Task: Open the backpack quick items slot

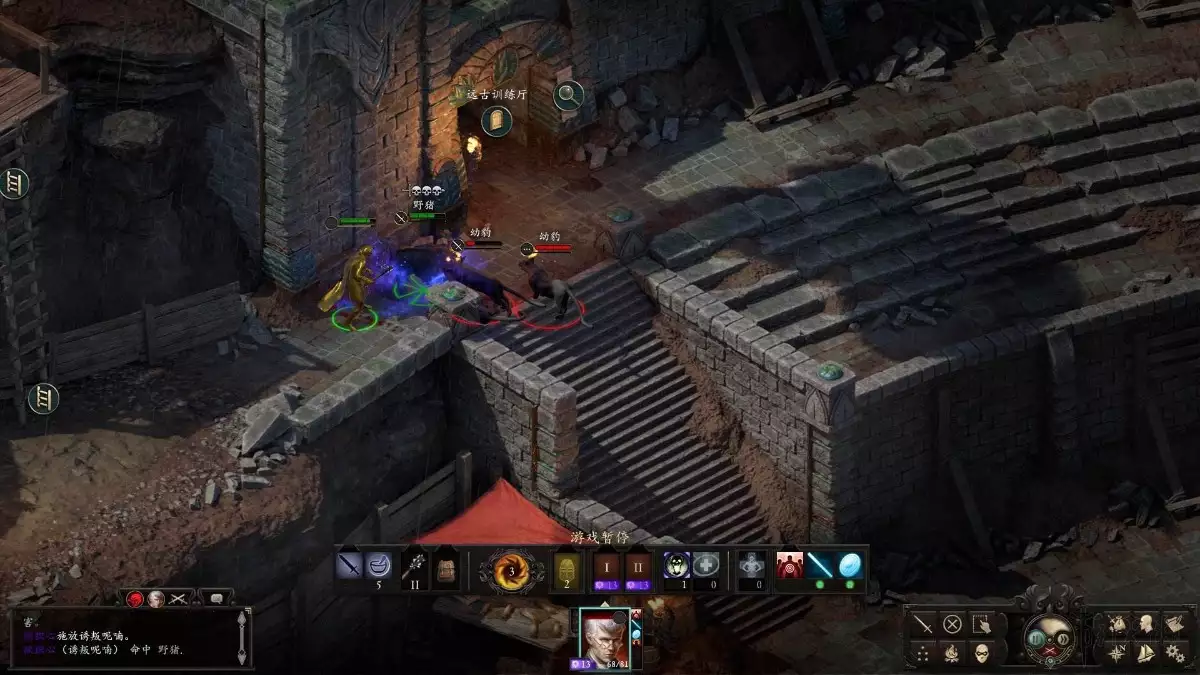Action: 443,570
